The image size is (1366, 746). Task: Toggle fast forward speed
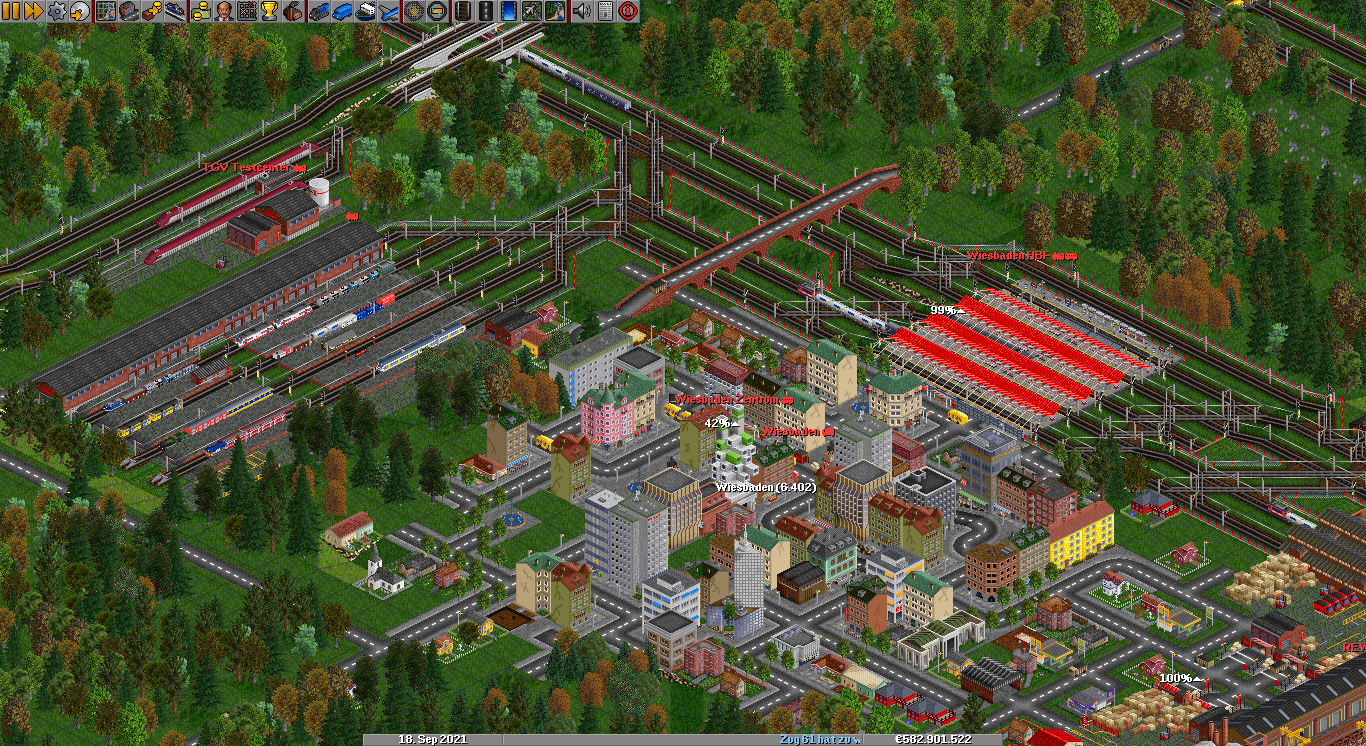click(33, 11)
